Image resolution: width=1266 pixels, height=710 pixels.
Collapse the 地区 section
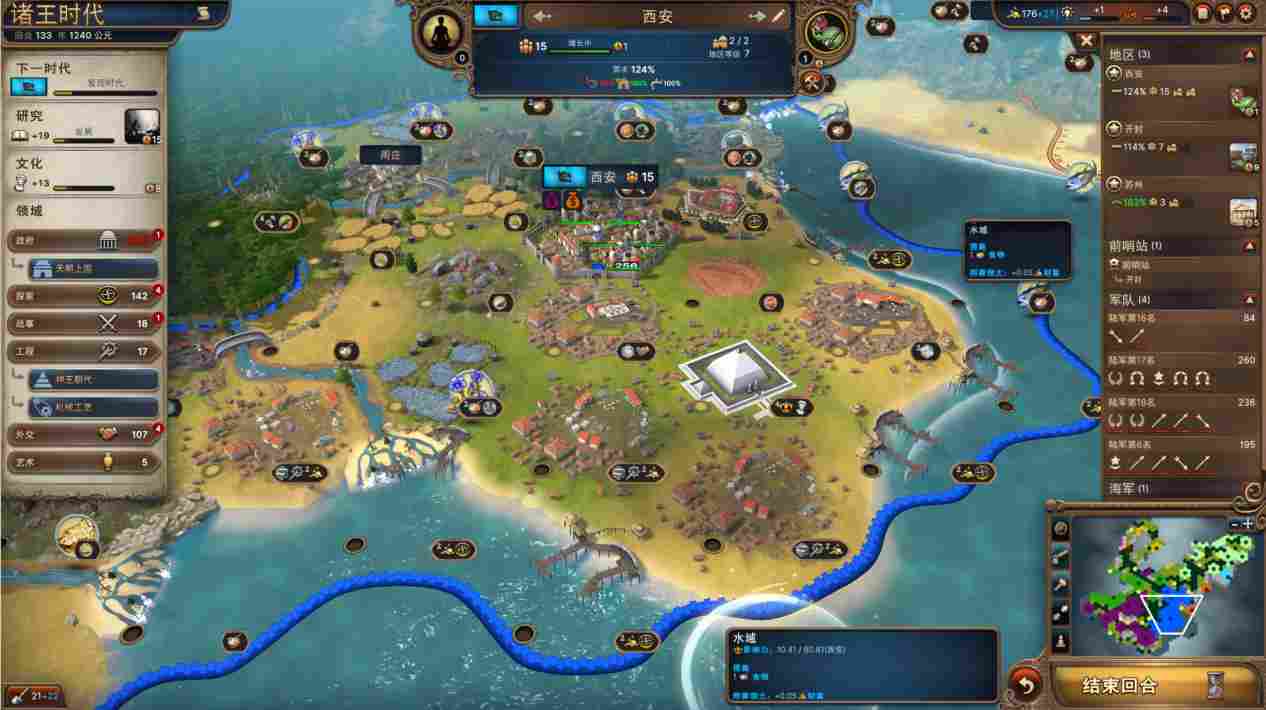1249,54
